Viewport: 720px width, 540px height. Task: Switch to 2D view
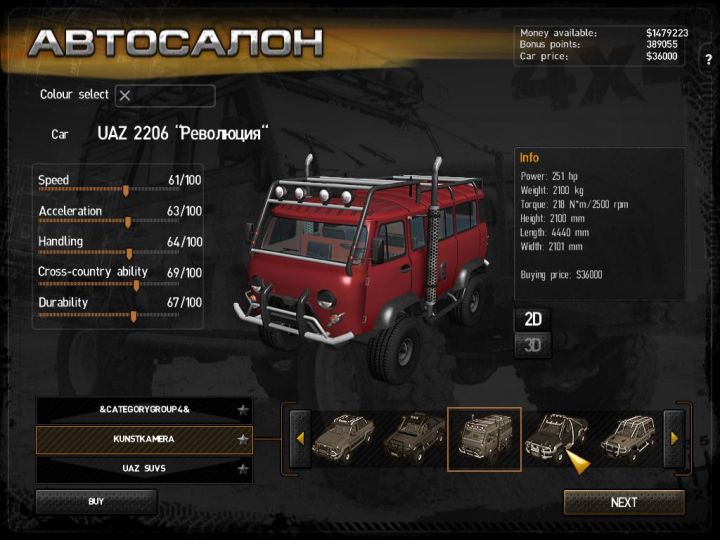click(x=533, y=319)
